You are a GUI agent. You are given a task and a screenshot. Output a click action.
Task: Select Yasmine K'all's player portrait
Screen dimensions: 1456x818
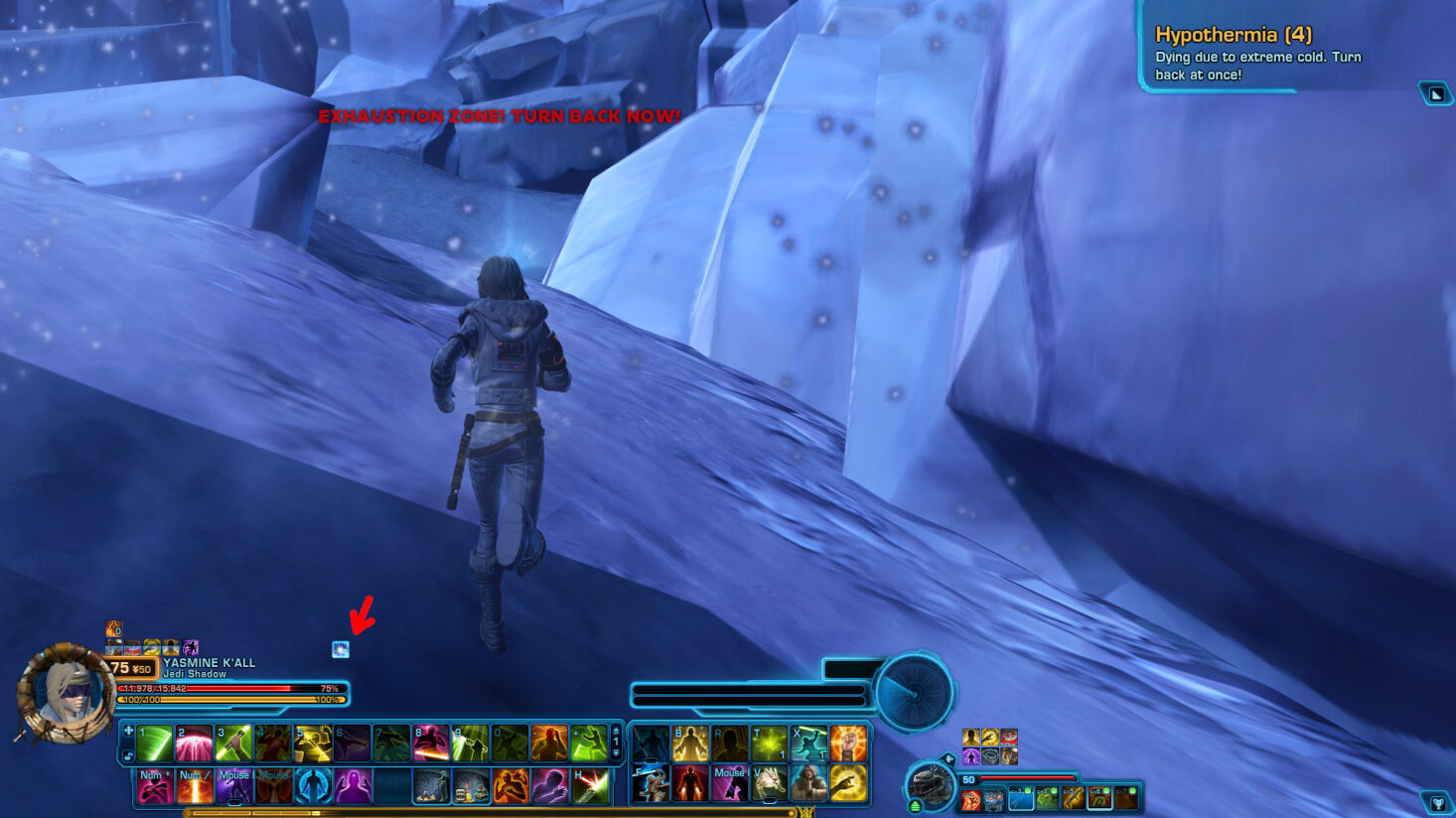coord(66,693)
